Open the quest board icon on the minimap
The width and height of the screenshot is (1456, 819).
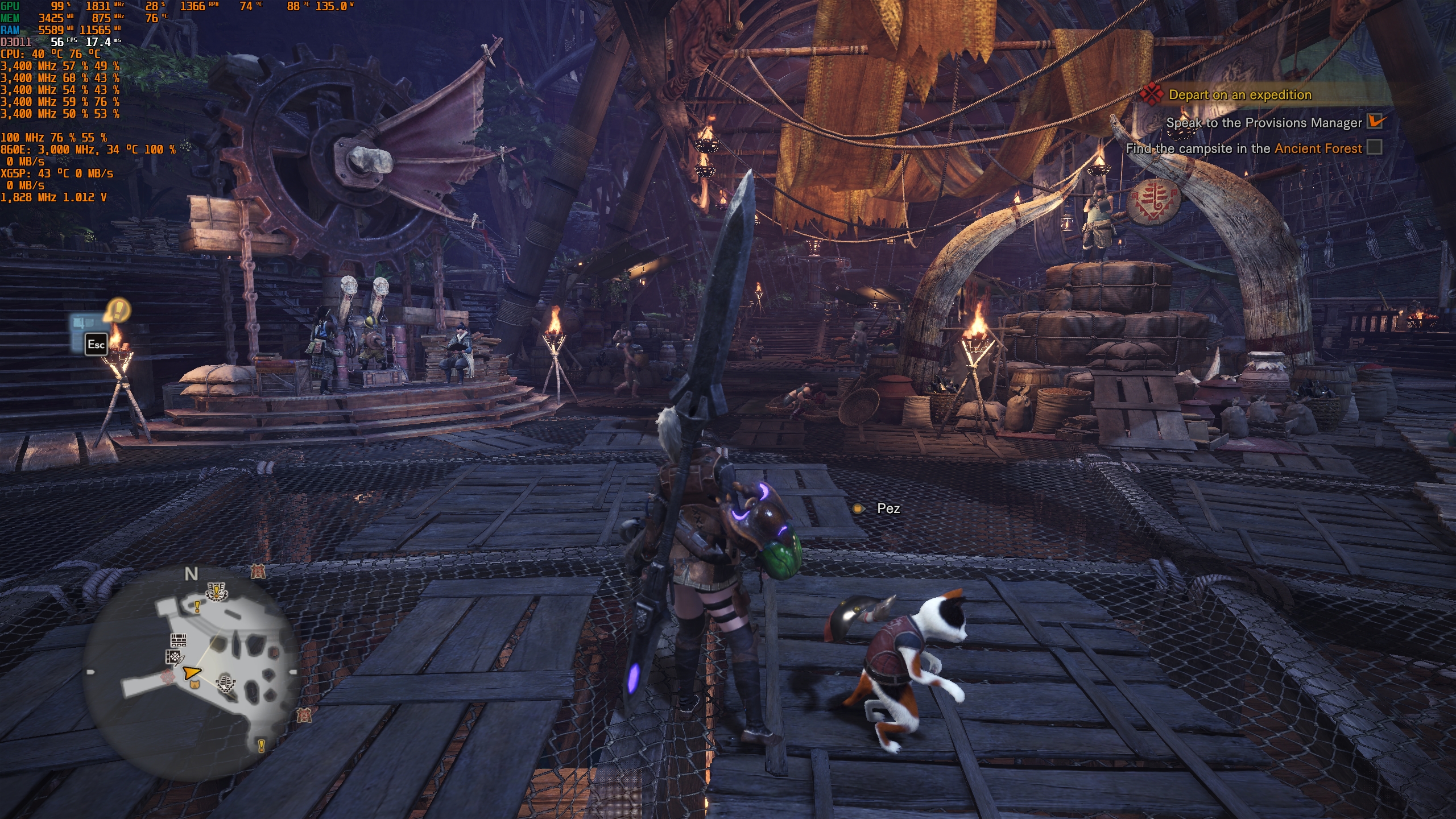tap(179, 640)
